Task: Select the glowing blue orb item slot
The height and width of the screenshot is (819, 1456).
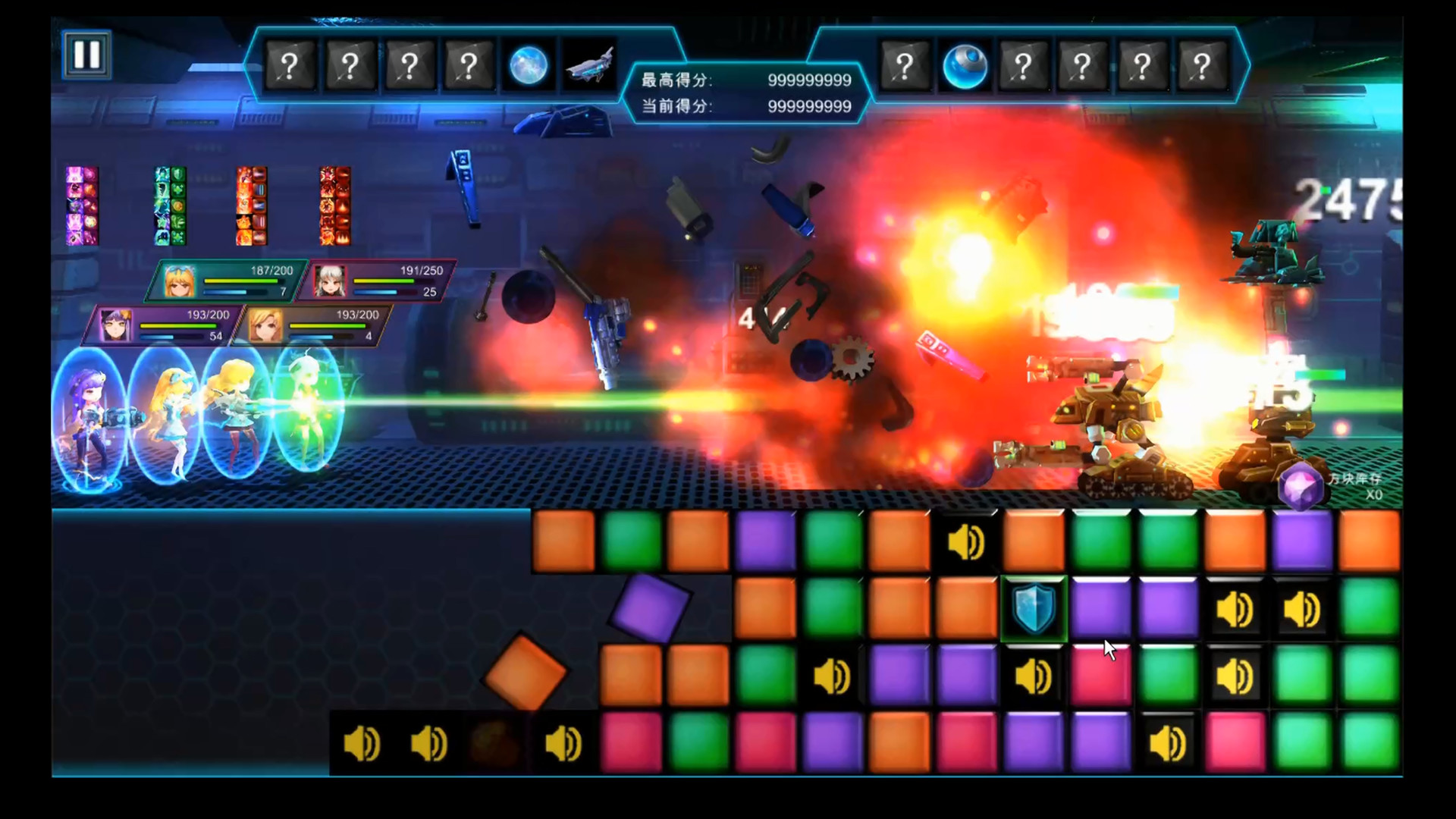Action: click(529, 66)
